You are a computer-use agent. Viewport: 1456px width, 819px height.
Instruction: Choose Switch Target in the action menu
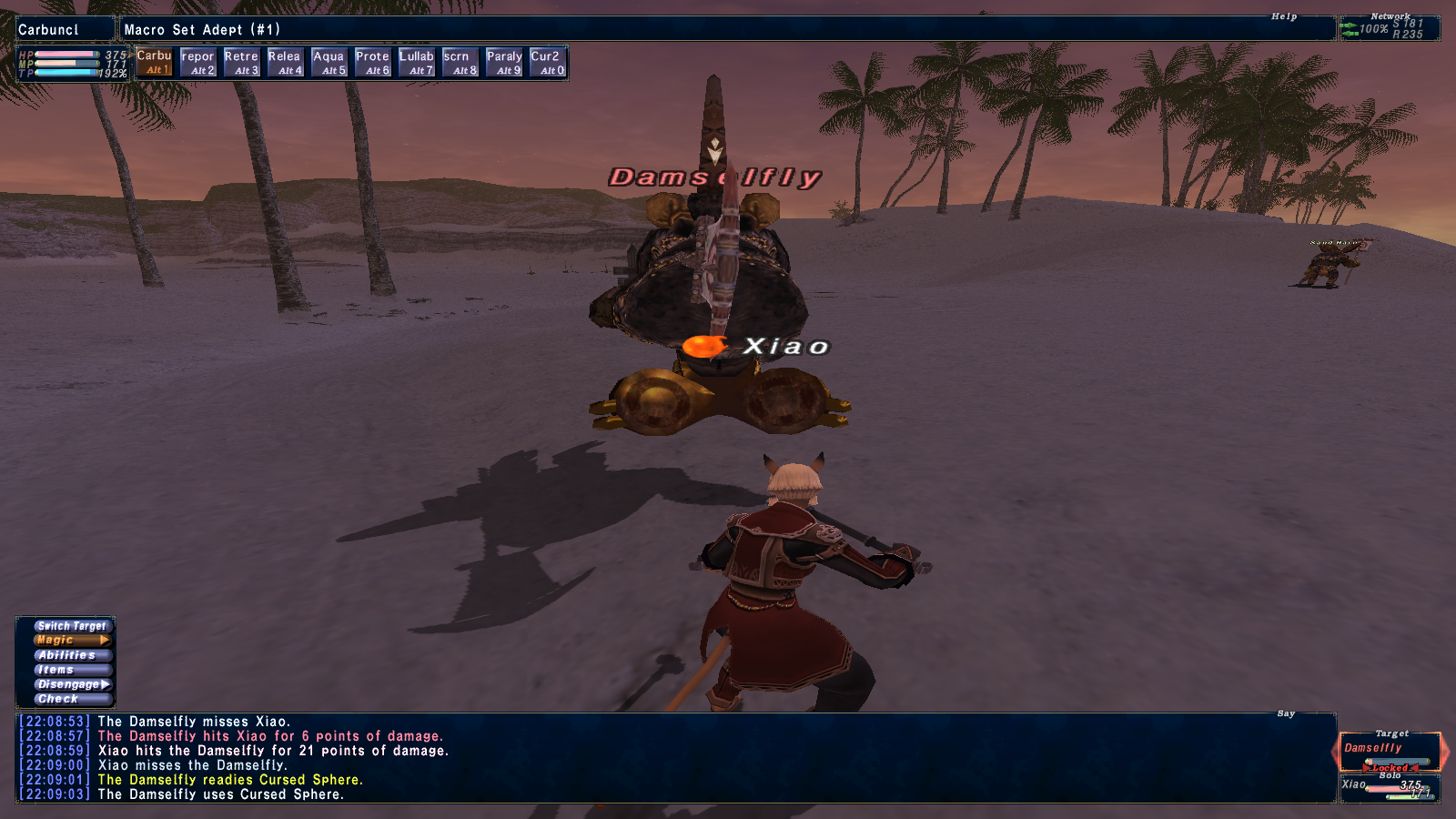(72, 626)
